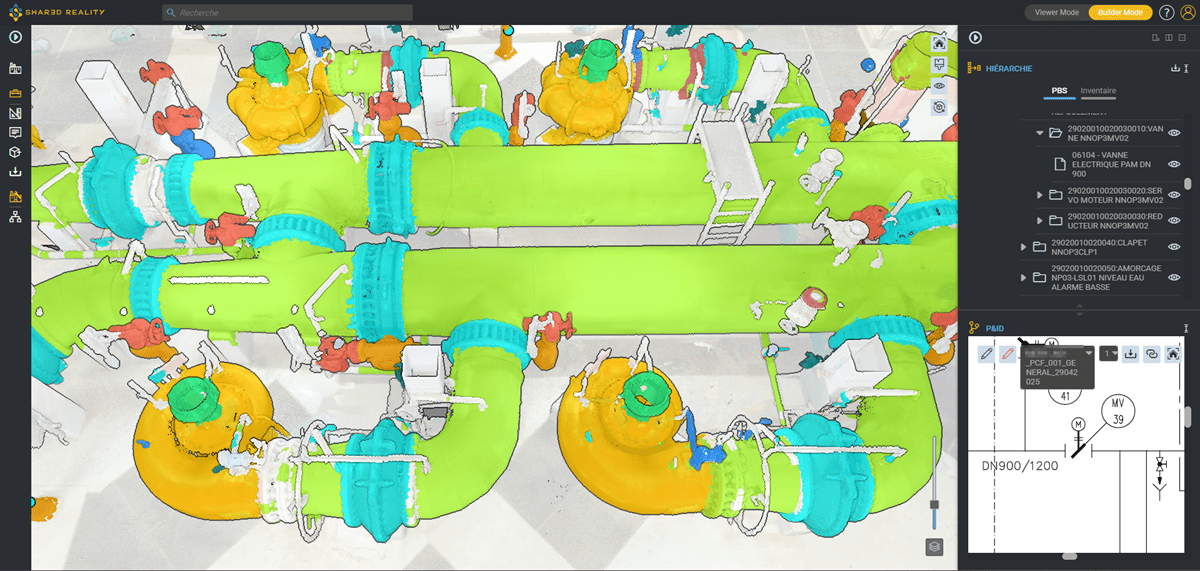
Task: Switch to Viewer Mode
Action: point(1056,12)
